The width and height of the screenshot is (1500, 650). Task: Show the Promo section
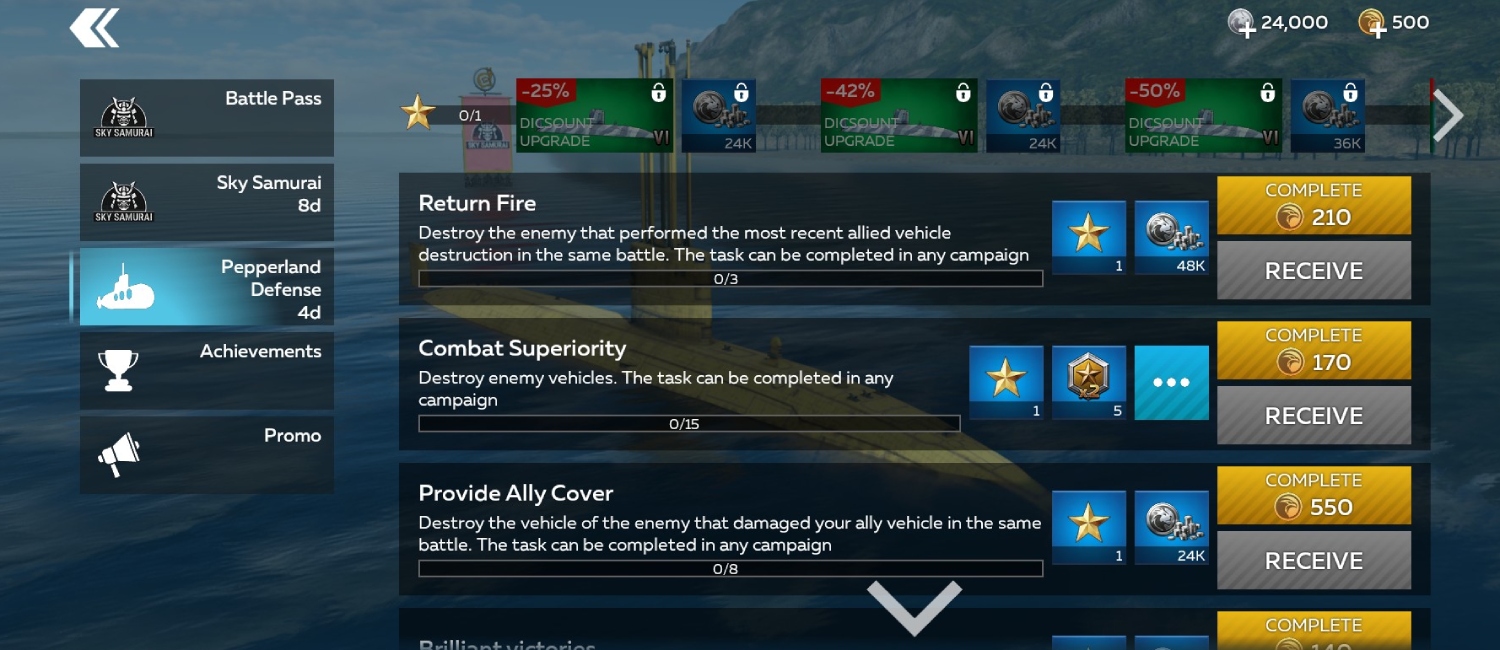pyautogui.click(x=207, y=455)
